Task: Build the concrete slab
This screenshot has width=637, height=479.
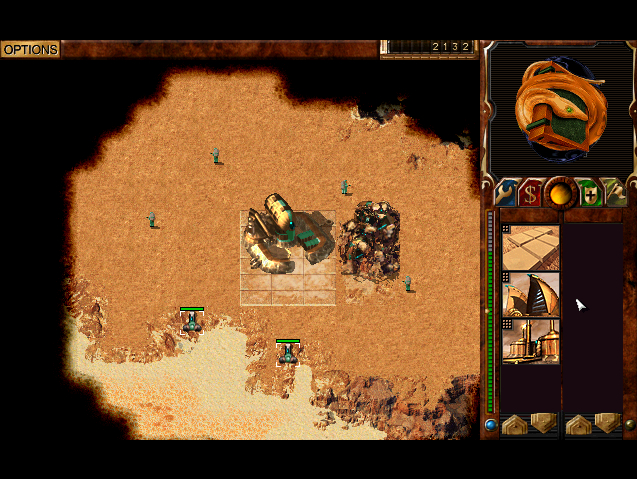Action: (531, 247)
